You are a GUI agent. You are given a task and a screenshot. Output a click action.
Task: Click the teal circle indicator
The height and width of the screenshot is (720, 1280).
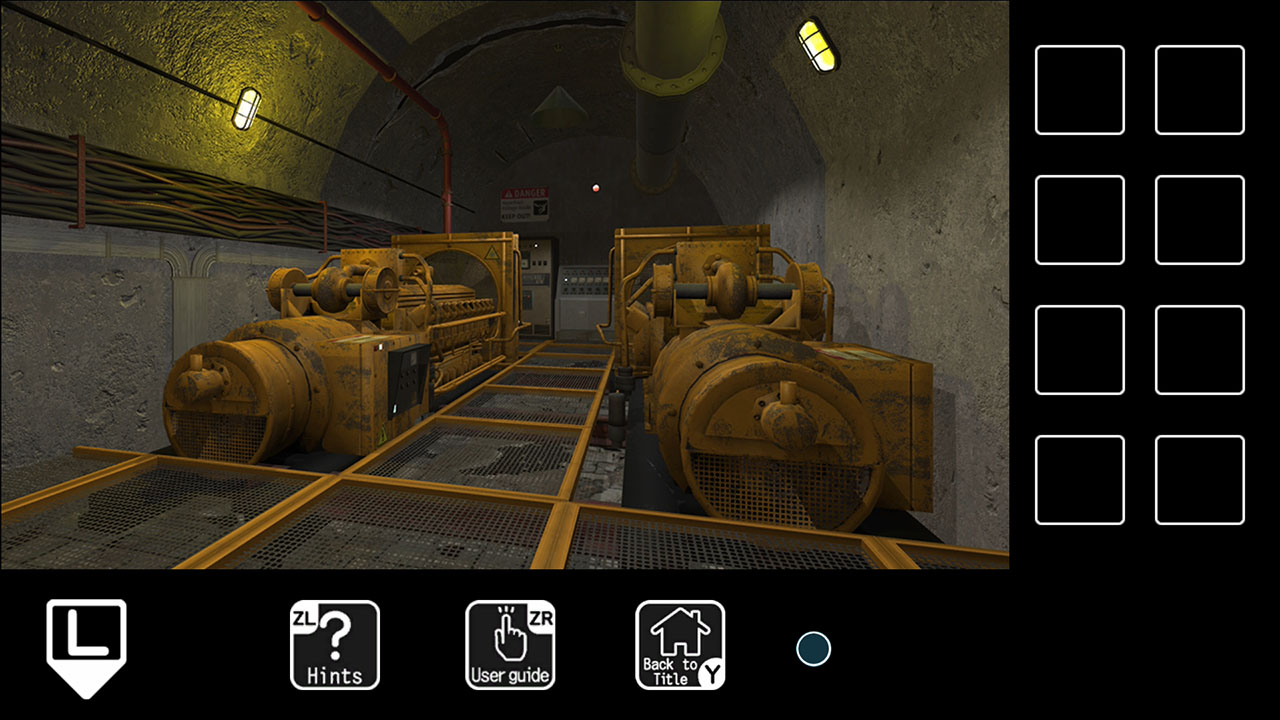click(x=814, y=649)
